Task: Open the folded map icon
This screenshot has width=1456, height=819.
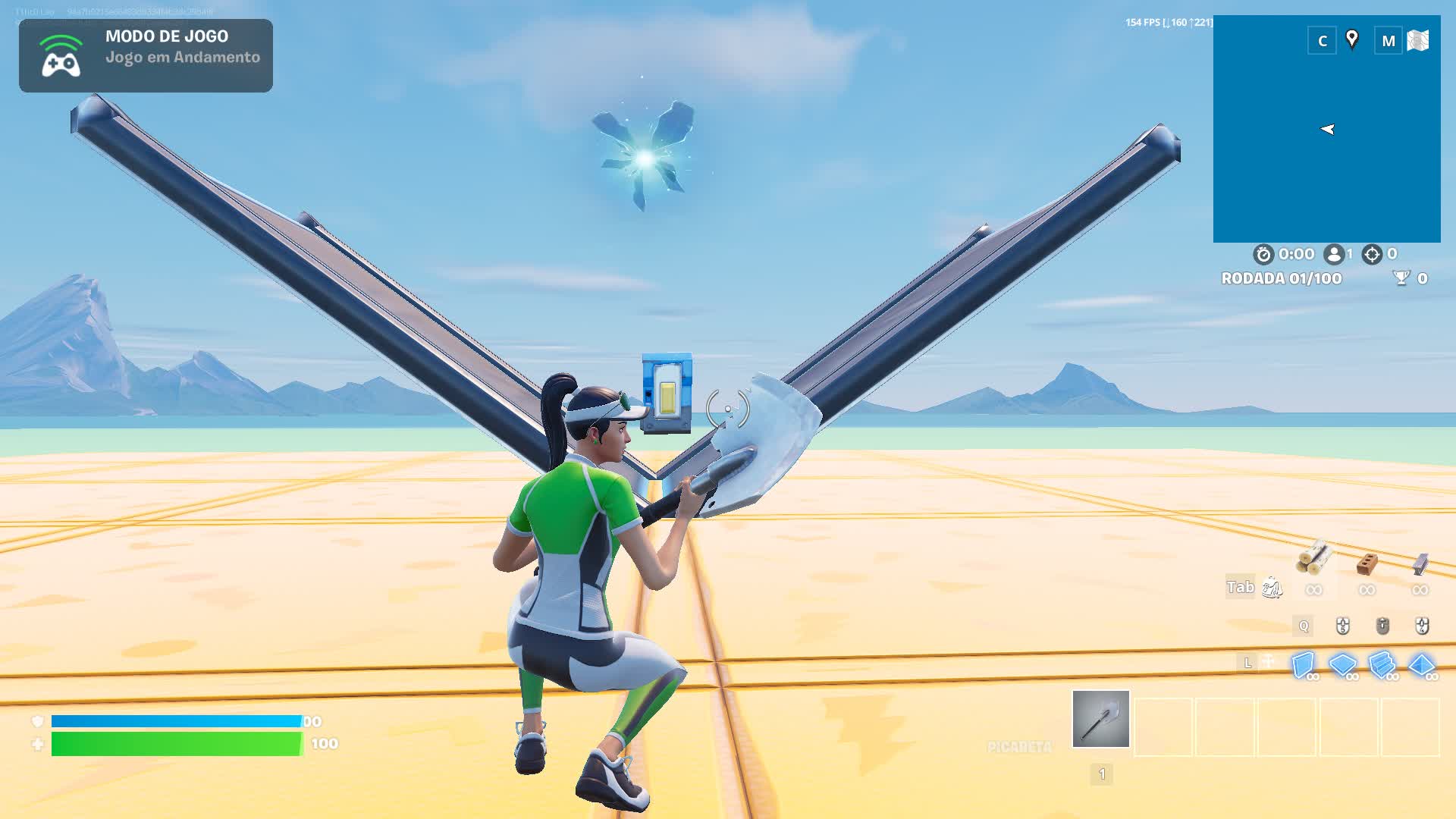Action: point(1417,40)
